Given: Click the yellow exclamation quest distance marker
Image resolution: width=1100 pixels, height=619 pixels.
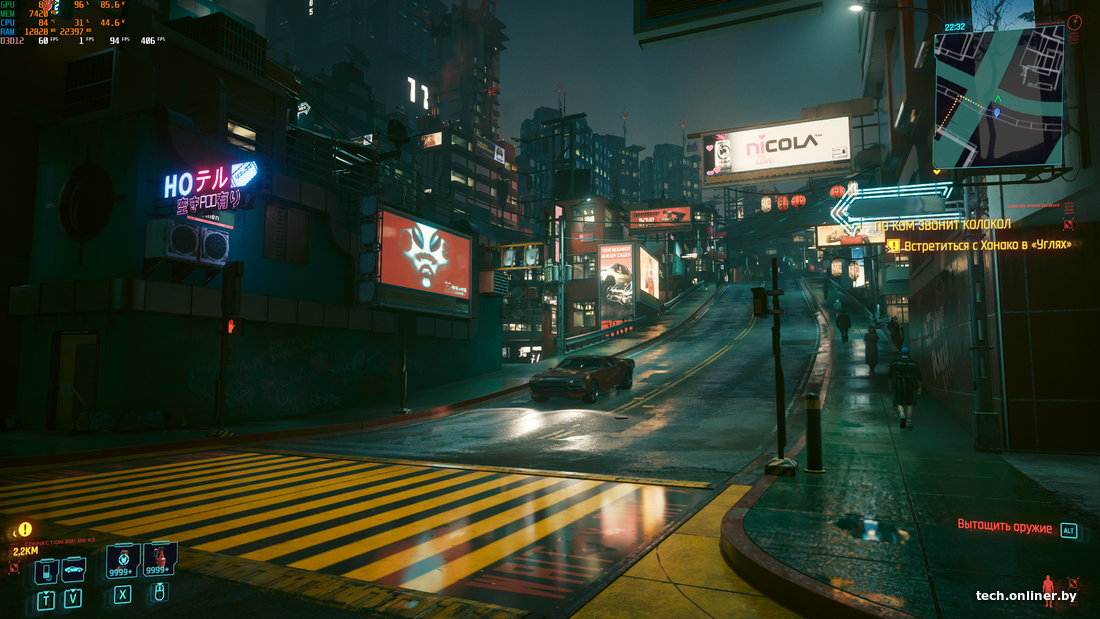Looking at the screenshot, I should (24, 529).
